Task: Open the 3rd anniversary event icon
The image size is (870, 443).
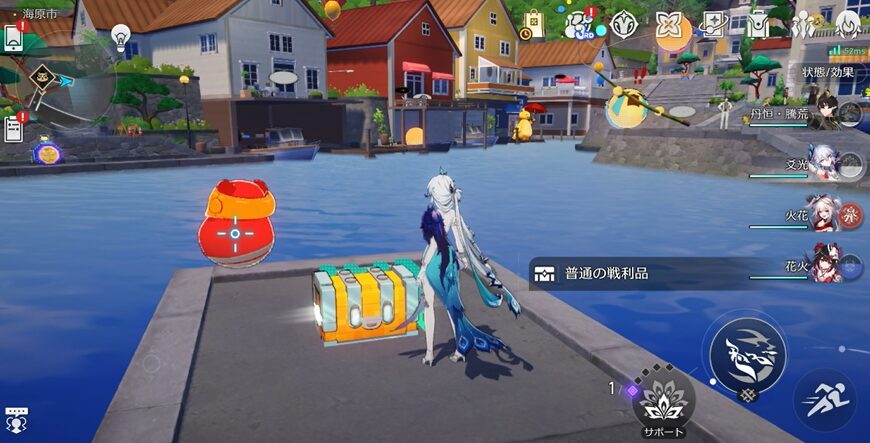Action: [x=580, y=24]
